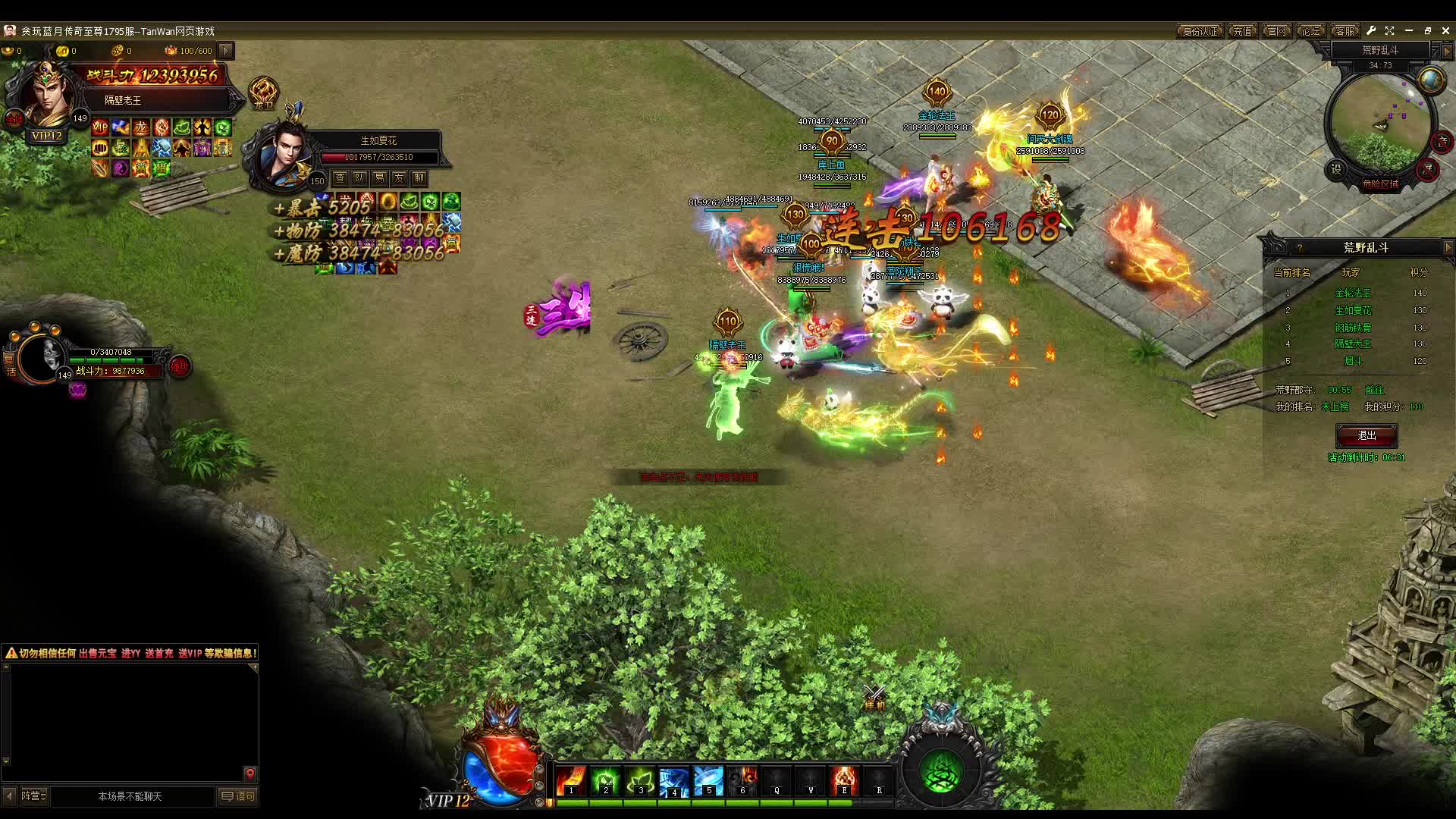The height and width of the screenshot is (819, 1456).
Task: Cast the blue ice skill in slot 5
Action: [x=708, y=780]
